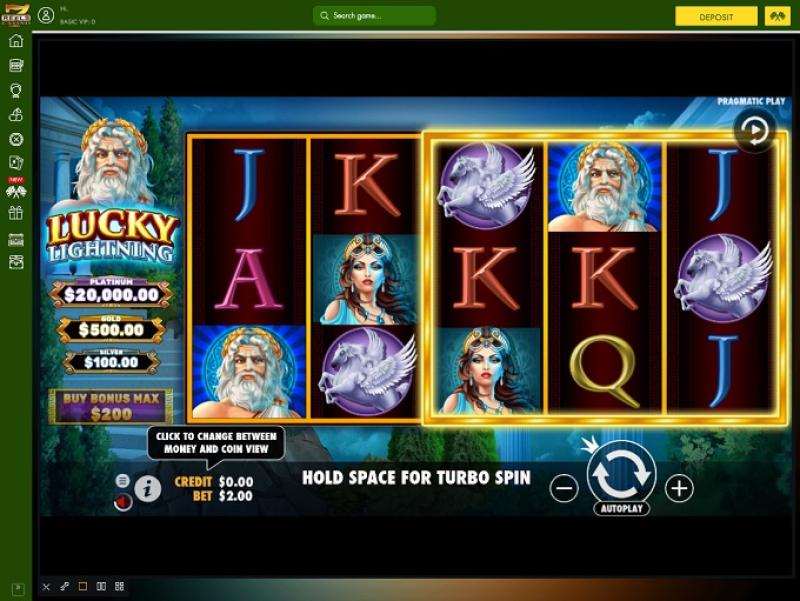Spin the reels with the circular arrow button
The image size is (800, 601).
point(621,473)
